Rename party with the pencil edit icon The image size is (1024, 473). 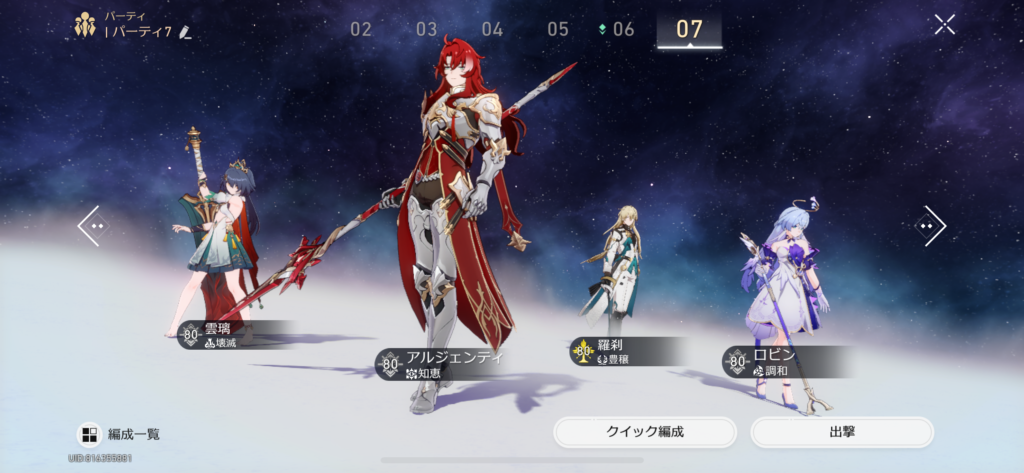click(x=185, y=33)
